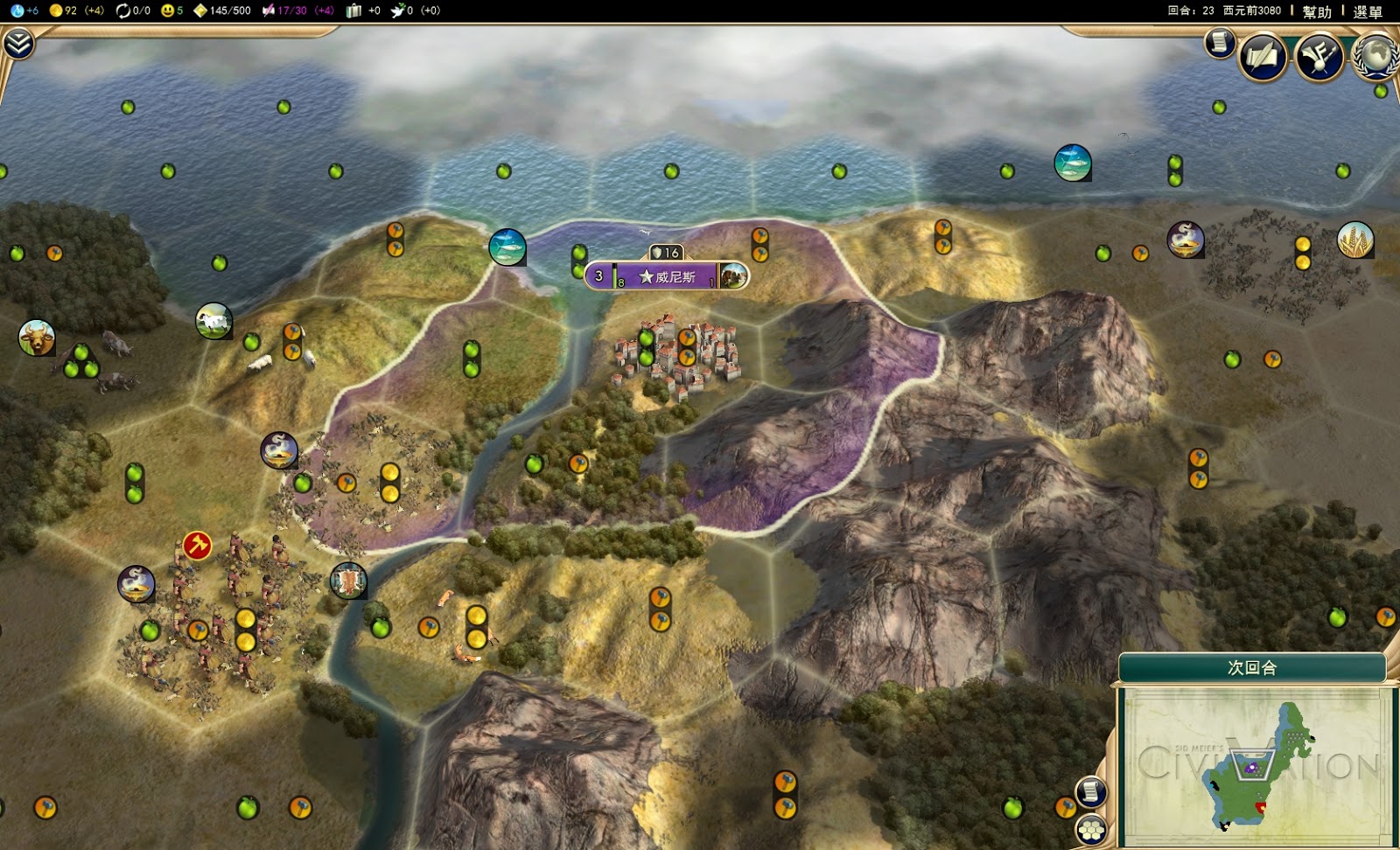Click the gold coin treasury icon
The image size is (1400, 850).
[x=56, y=10]
